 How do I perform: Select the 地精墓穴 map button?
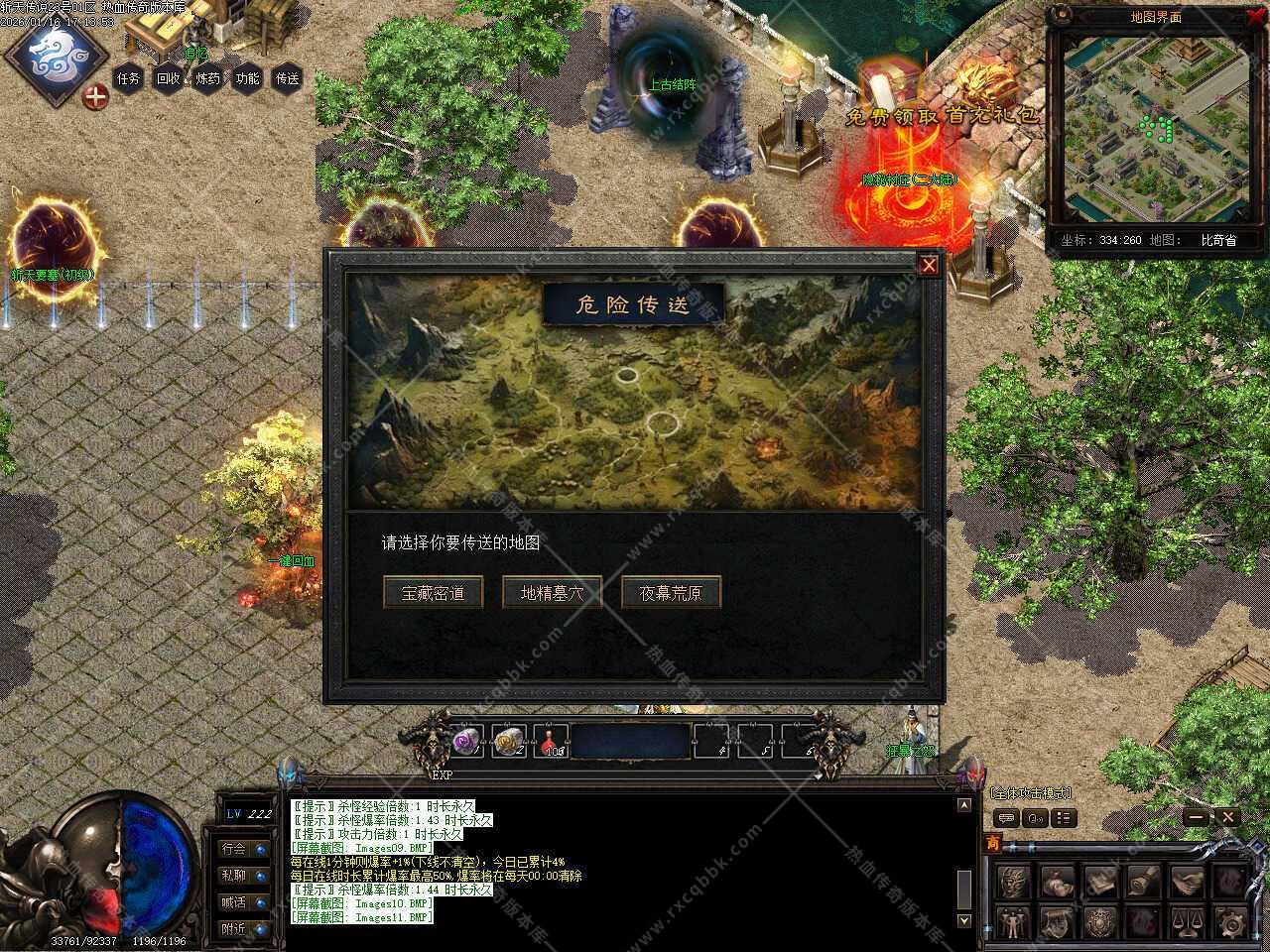click(x=552, y=593)
